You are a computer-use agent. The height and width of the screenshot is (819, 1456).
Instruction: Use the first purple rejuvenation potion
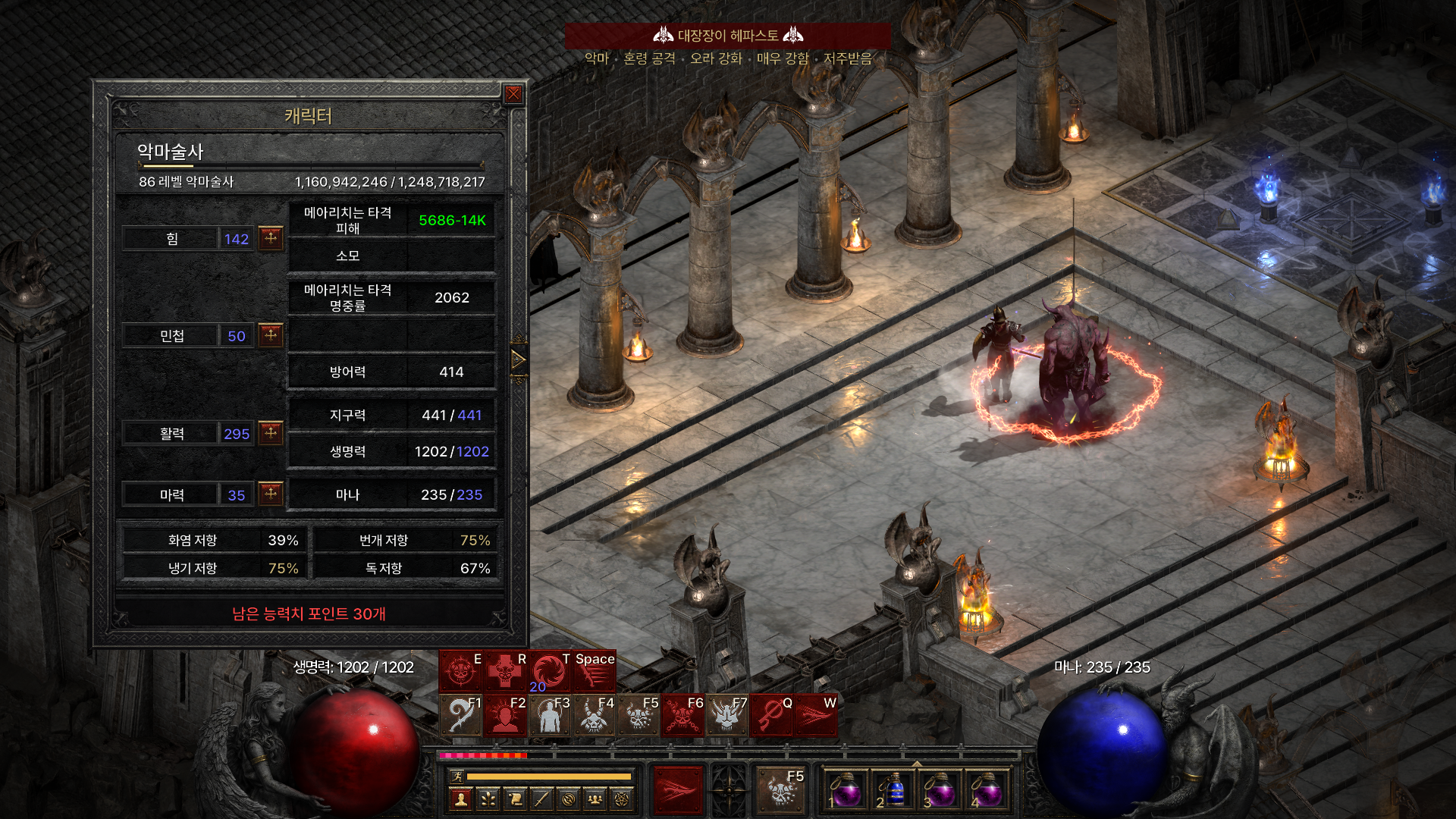coord(846,792)
